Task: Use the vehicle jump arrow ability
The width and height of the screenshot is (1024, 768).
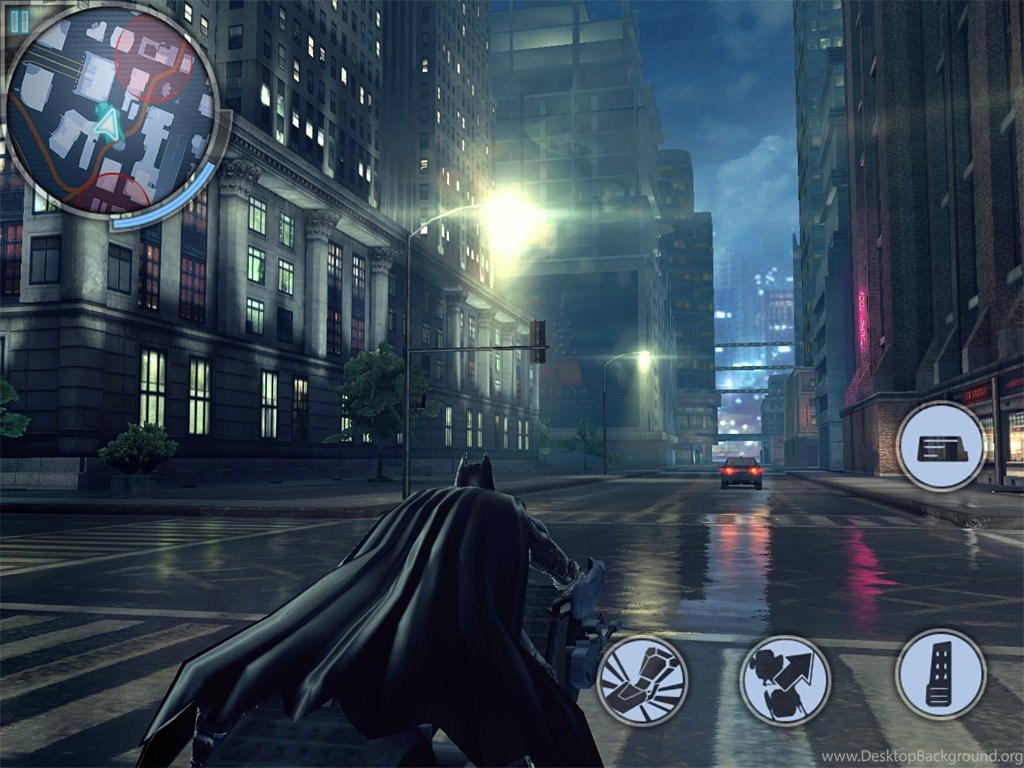Action: pos(785,680)
